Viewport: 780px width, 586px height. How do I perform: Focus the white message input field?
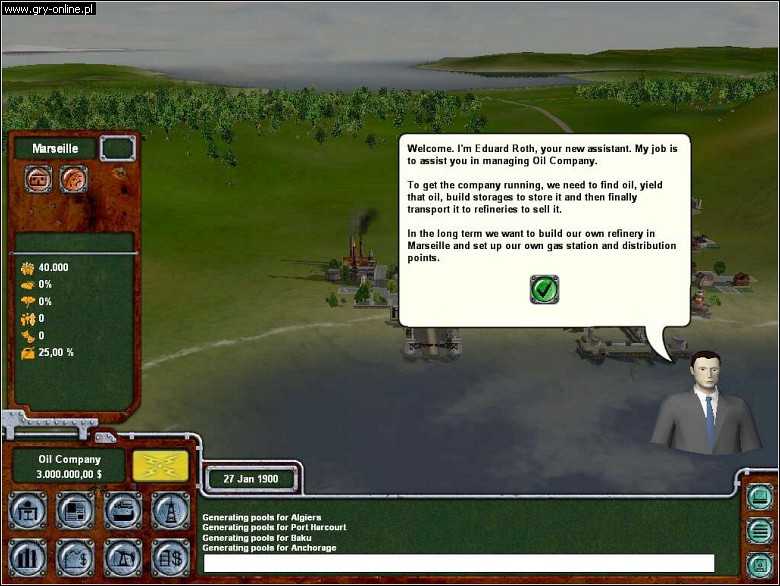click(459, 563)
